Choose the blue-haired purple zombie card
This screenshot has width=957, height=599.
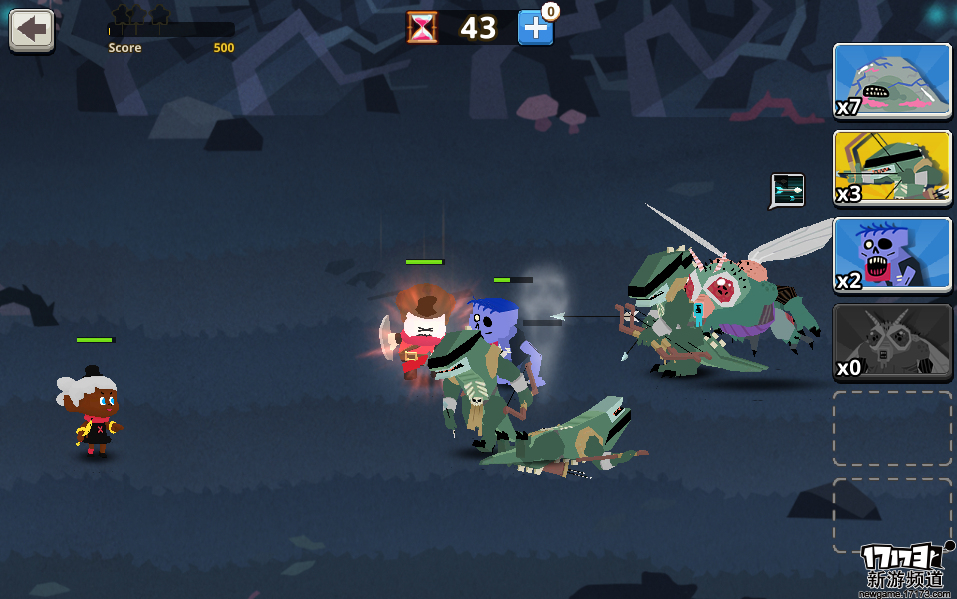click(892, 255)
